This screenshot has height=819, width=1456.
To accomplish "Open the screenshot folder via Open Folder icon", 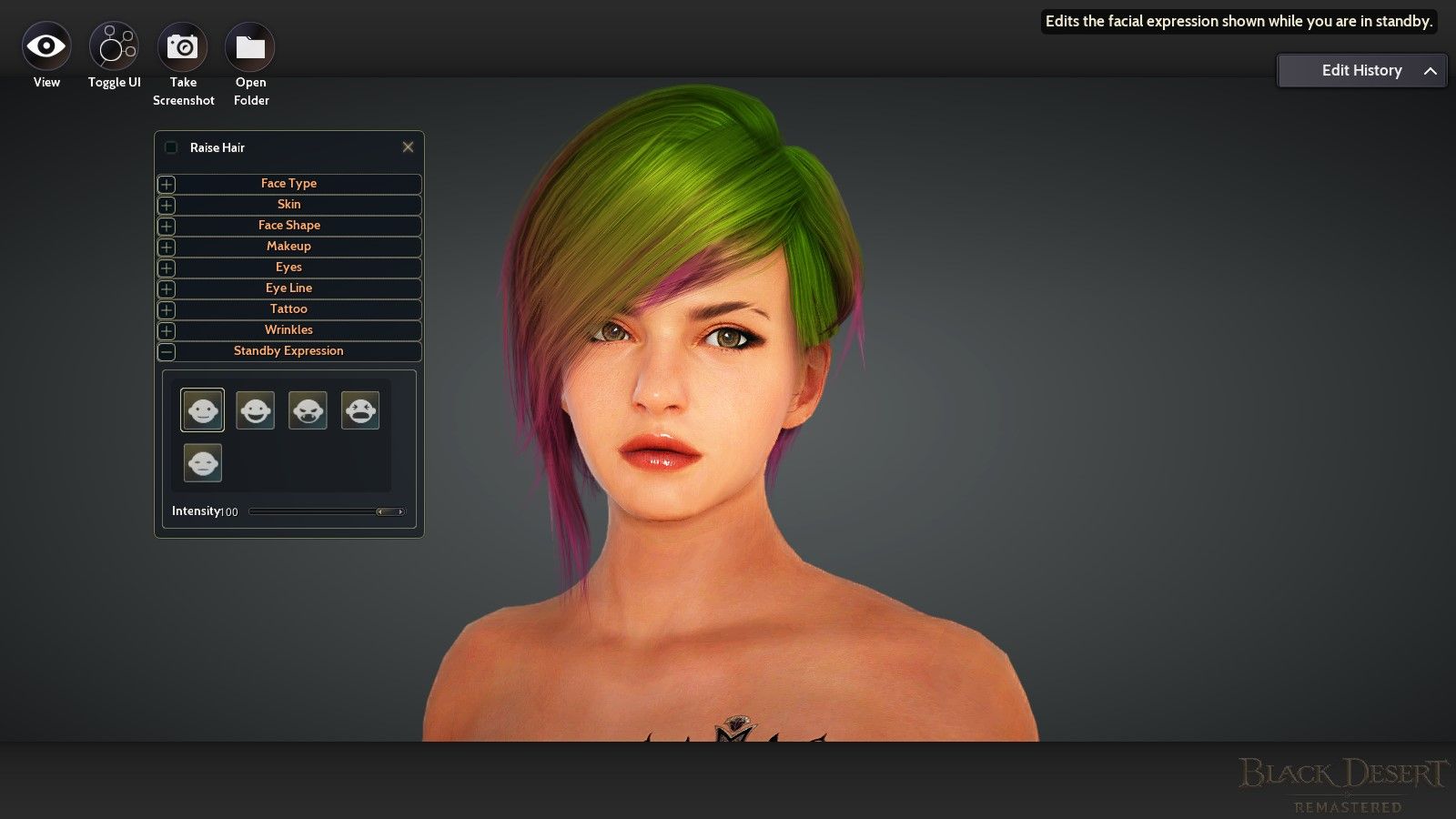I will [x=250, y=45].
